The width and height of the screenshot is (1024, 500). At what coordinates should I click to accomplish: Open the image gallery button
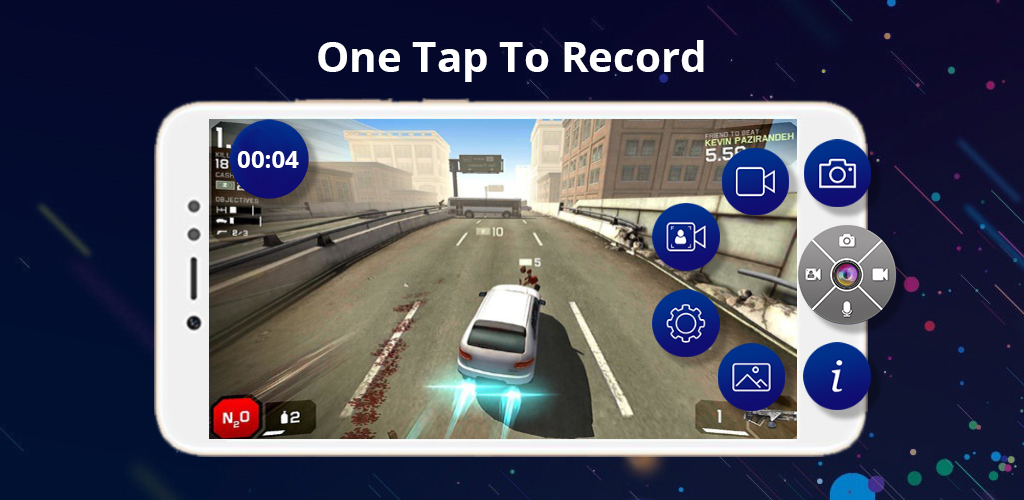(x=751, y=376)
